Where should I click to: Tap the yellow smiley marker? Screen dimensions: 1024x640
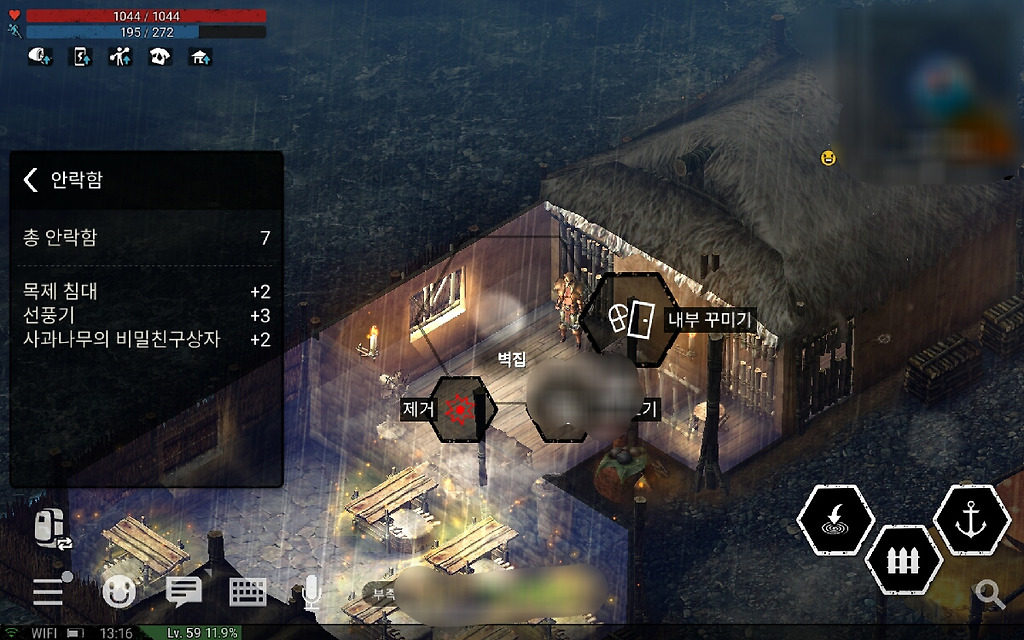click(x=828, y=157)
